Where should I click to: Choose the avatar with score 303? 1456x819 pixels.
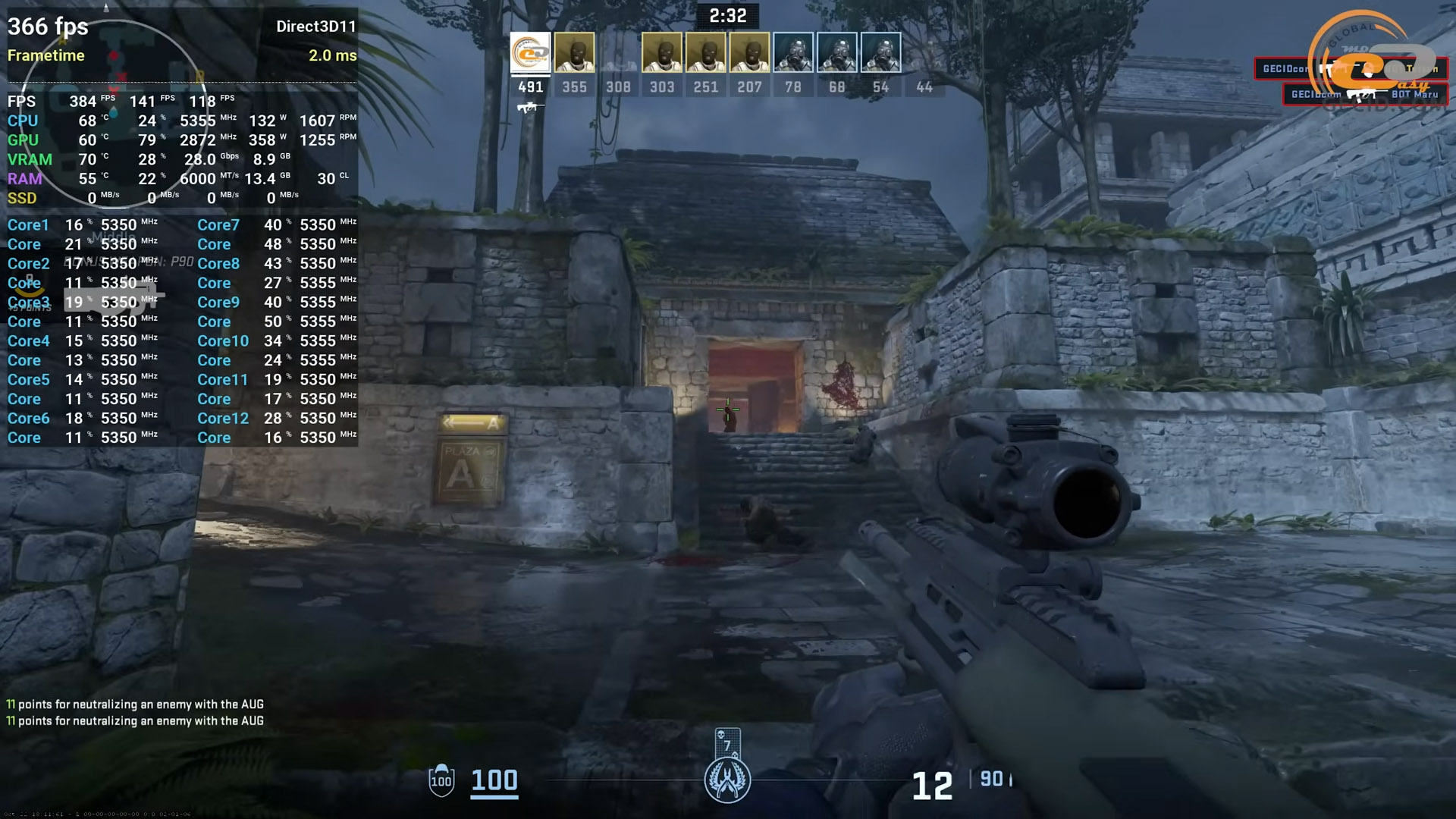[x=662, y=53]
